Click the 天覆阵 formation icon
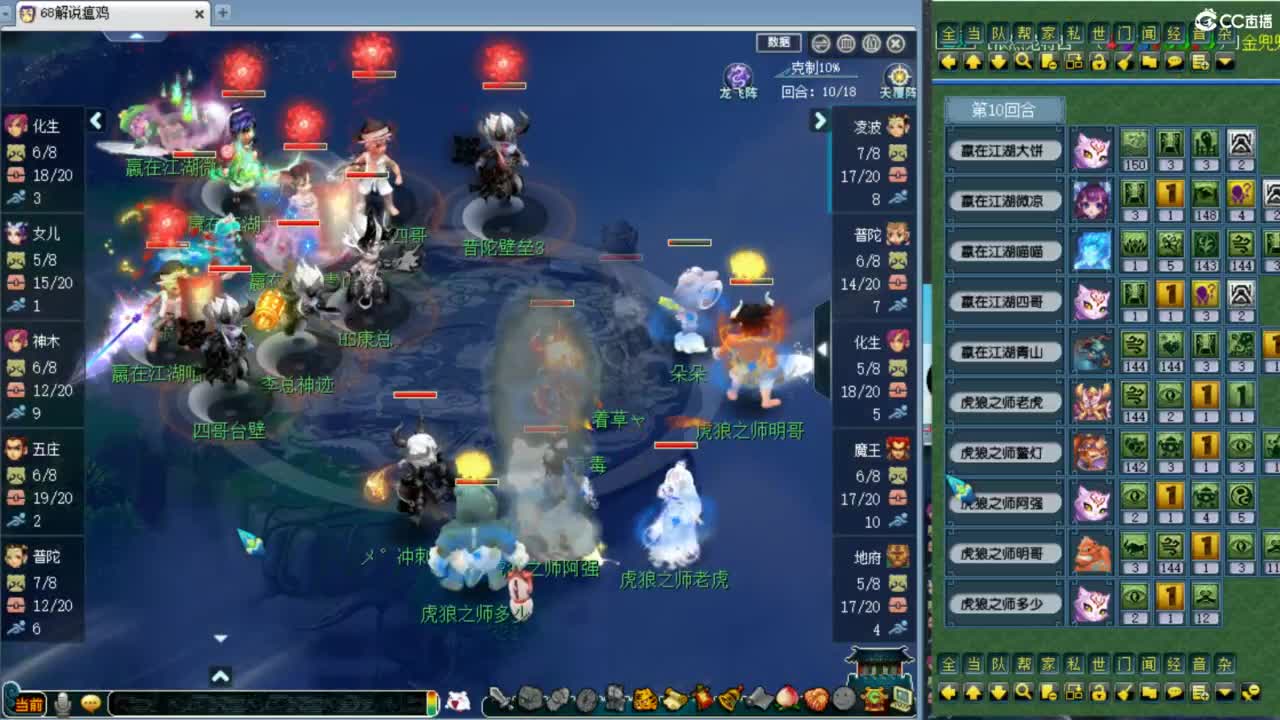 pyautogui.click(x=897, y=74)
